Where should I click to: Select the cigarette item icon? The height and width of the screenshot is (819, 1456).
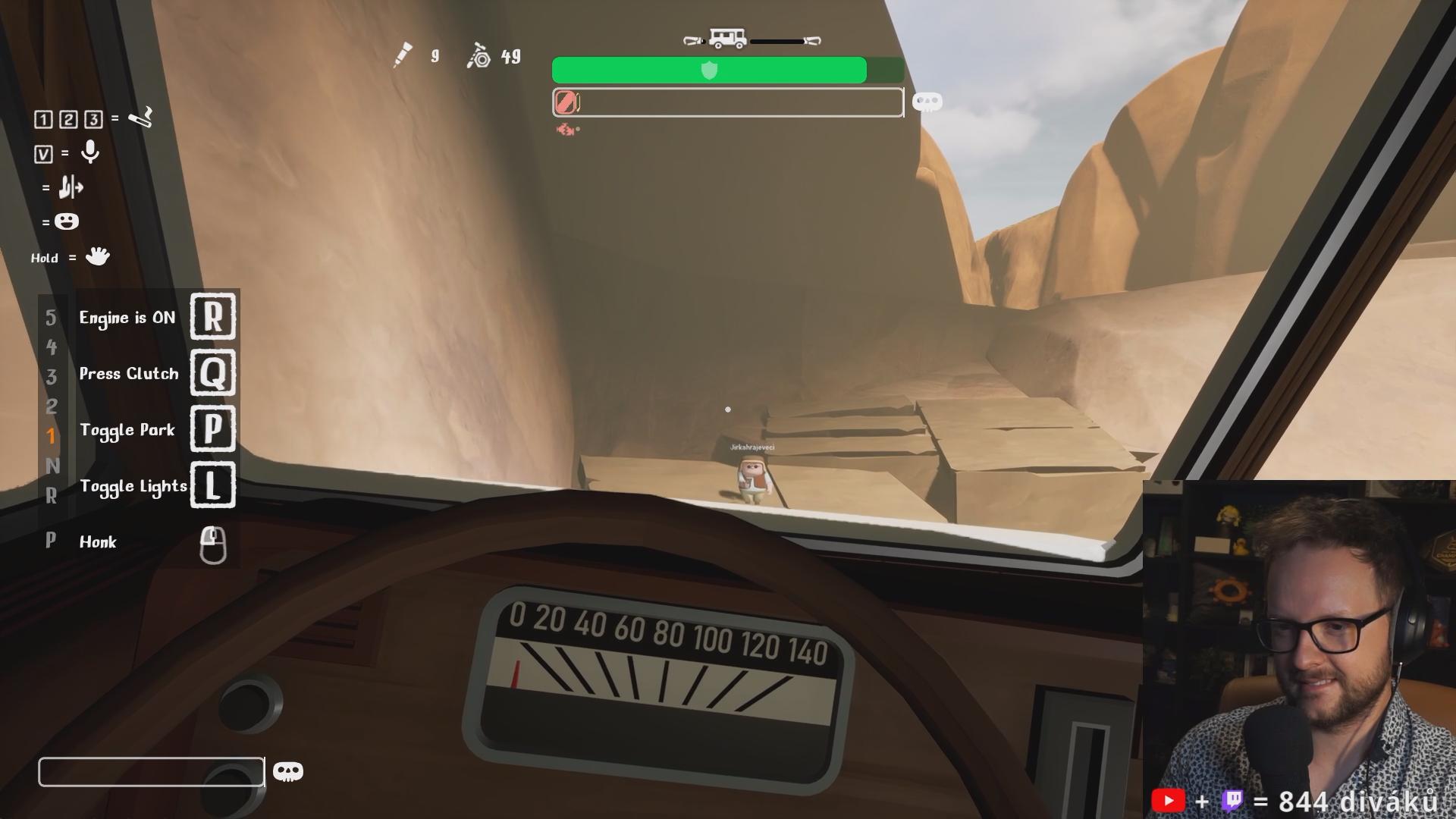pyautogui.click(x=141, y=118)
